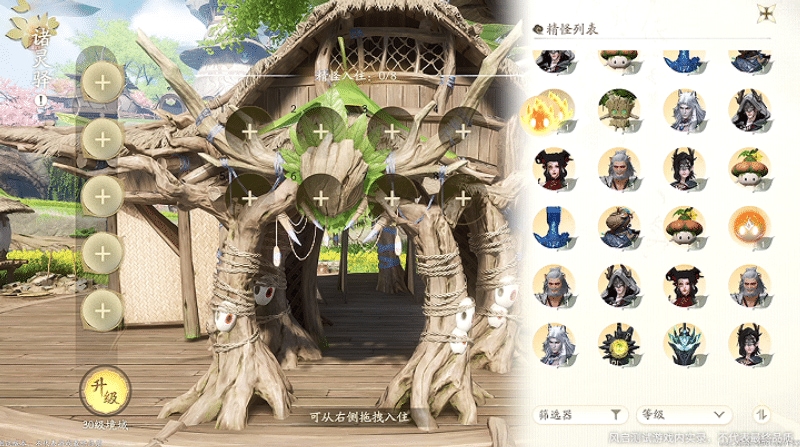Toggle the sort order arrows button

[761, 414]
